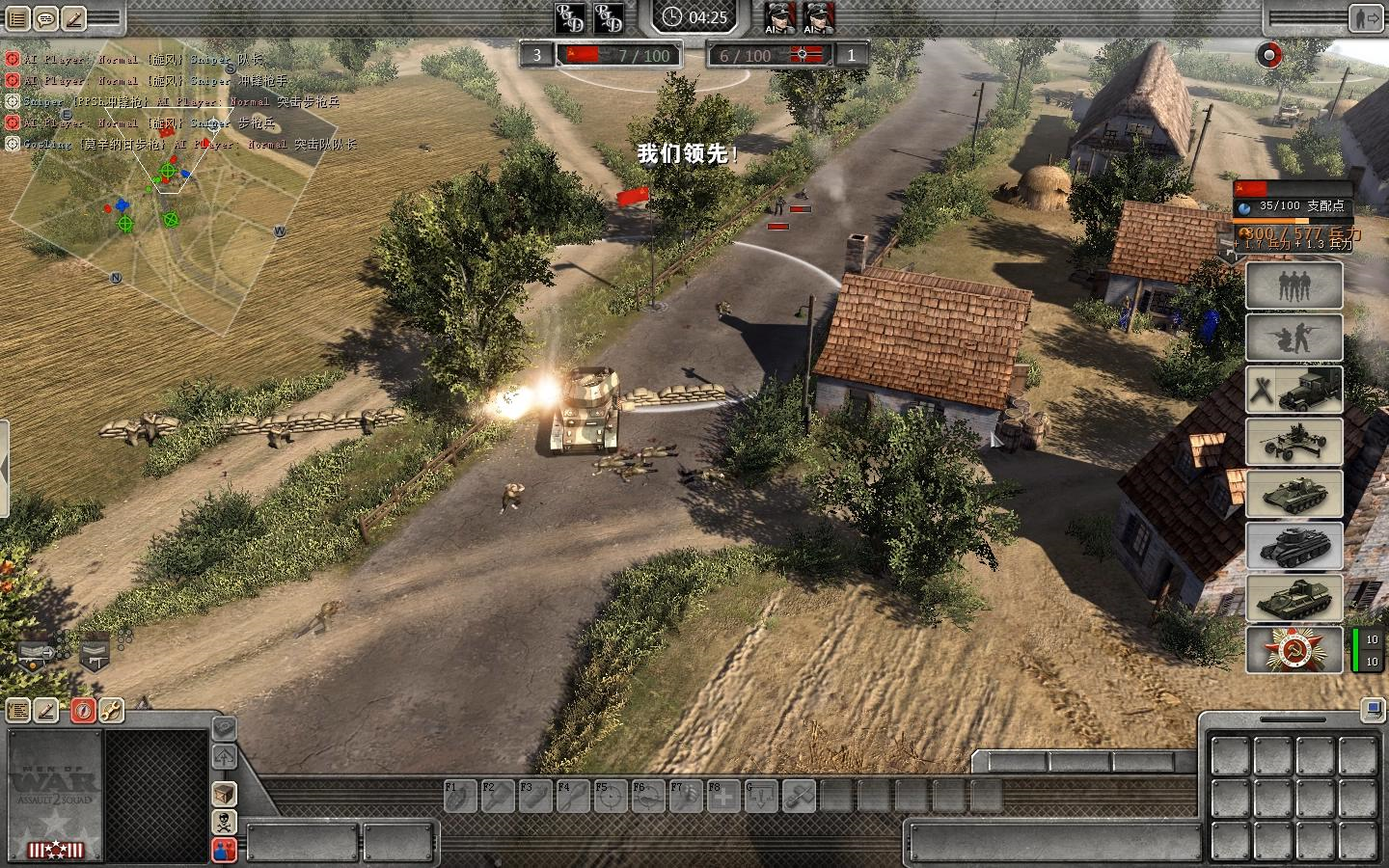Open the chat speech bubble
1389x868 pixels.
tap(45, 17)
